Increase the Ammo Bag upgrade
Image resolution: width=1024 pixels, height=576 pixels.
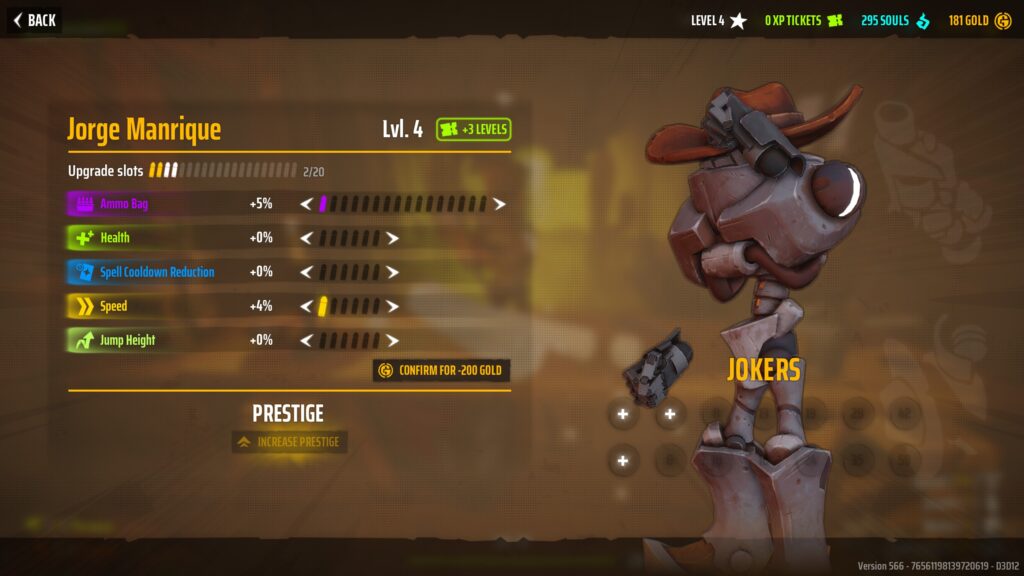499,204
